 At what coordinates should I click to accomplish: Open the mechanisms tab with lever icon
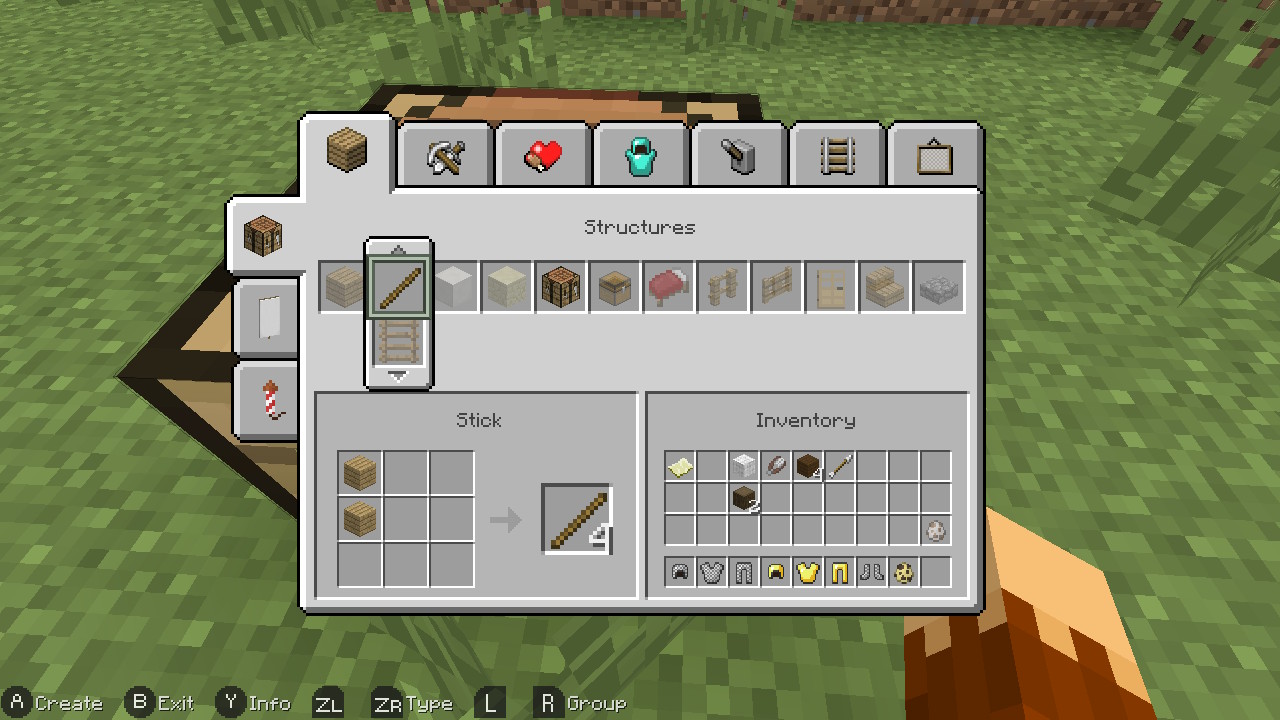pyautogui.click(x=739, y=156)
